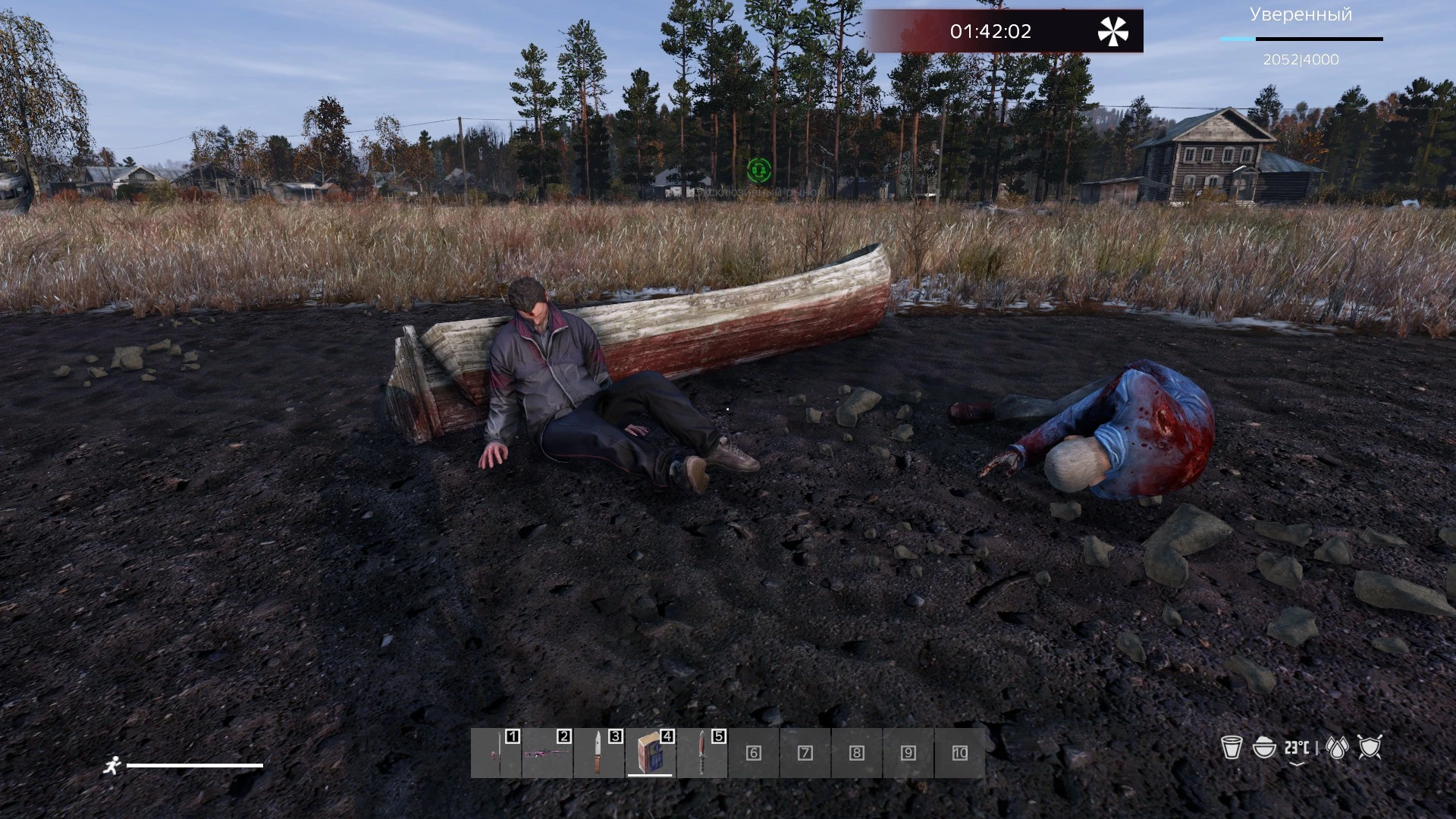Click the green waypoint marker icon

point(758,170)
